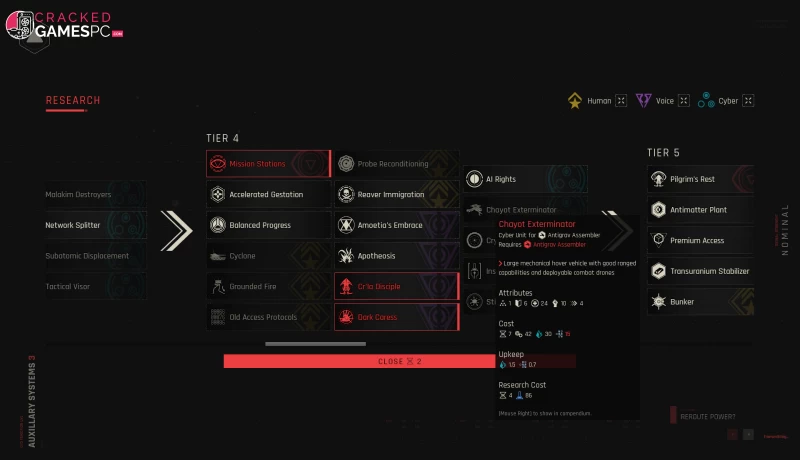Select Reaver Immigration technology
Screen dimensions: 800x460
tap(396, 195)
